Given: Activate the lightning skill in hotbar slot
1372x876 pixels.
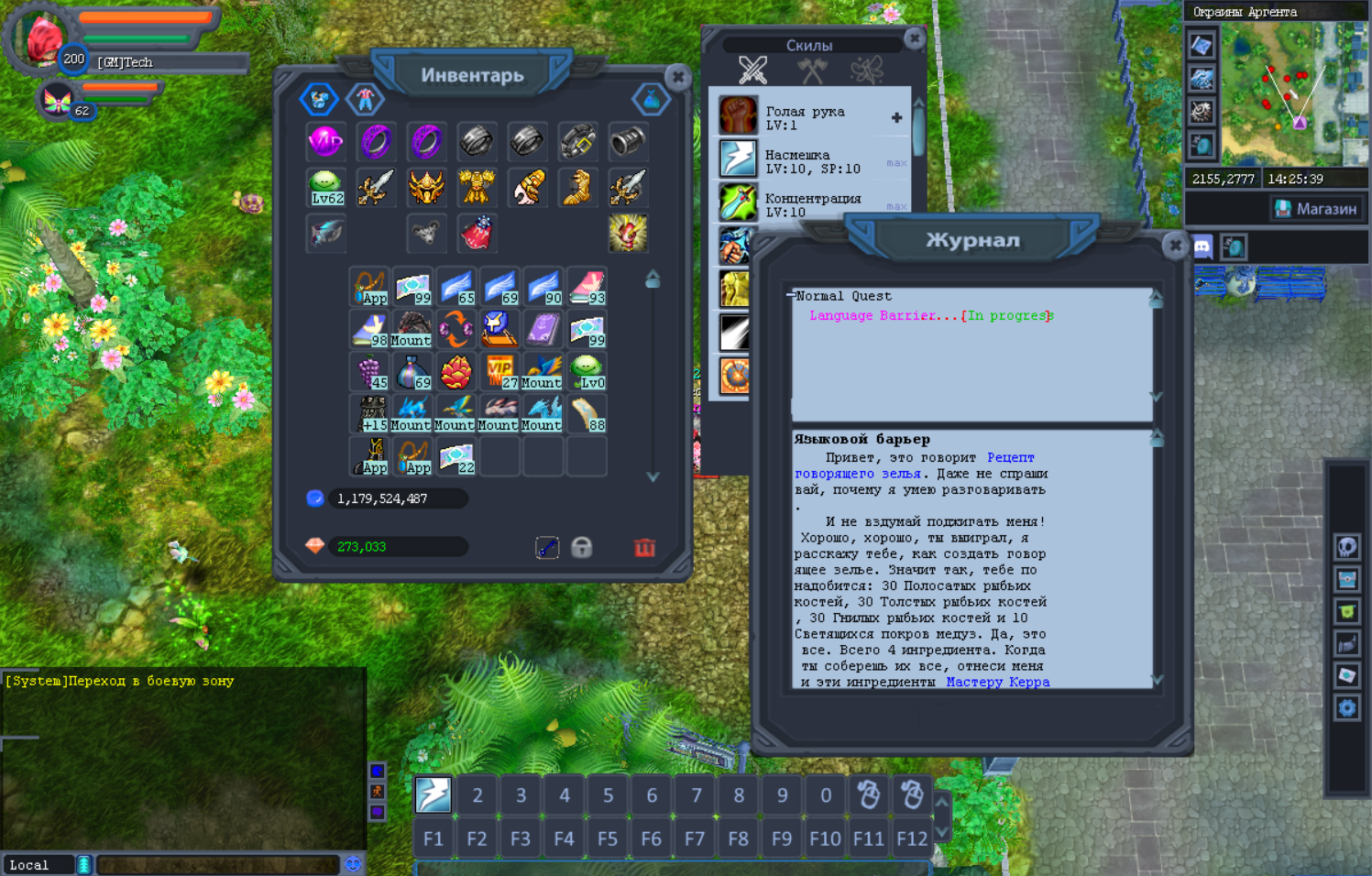Looking at the screenshot, I should (434, 794).
